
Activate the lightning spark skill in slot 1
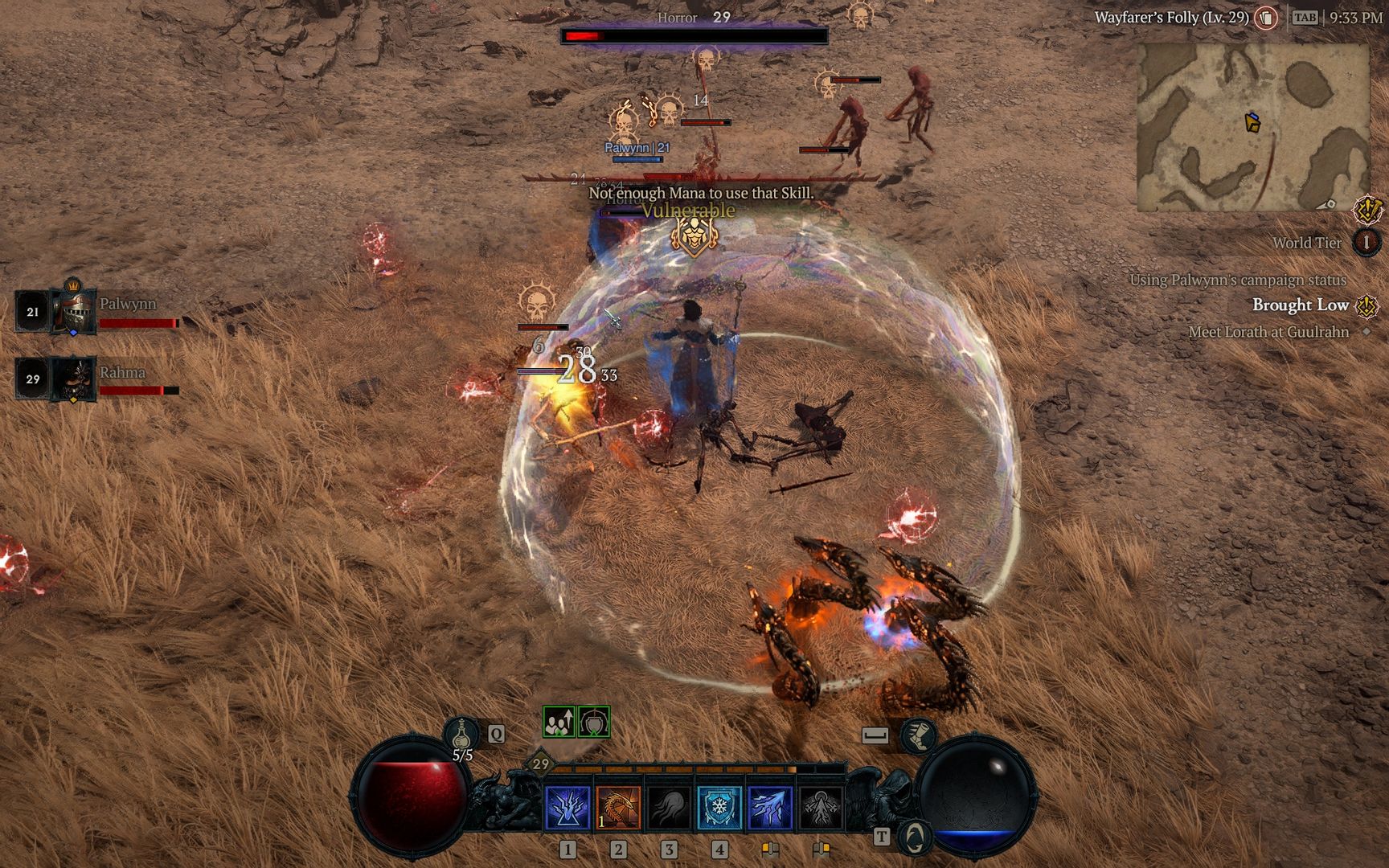[567, 807]
